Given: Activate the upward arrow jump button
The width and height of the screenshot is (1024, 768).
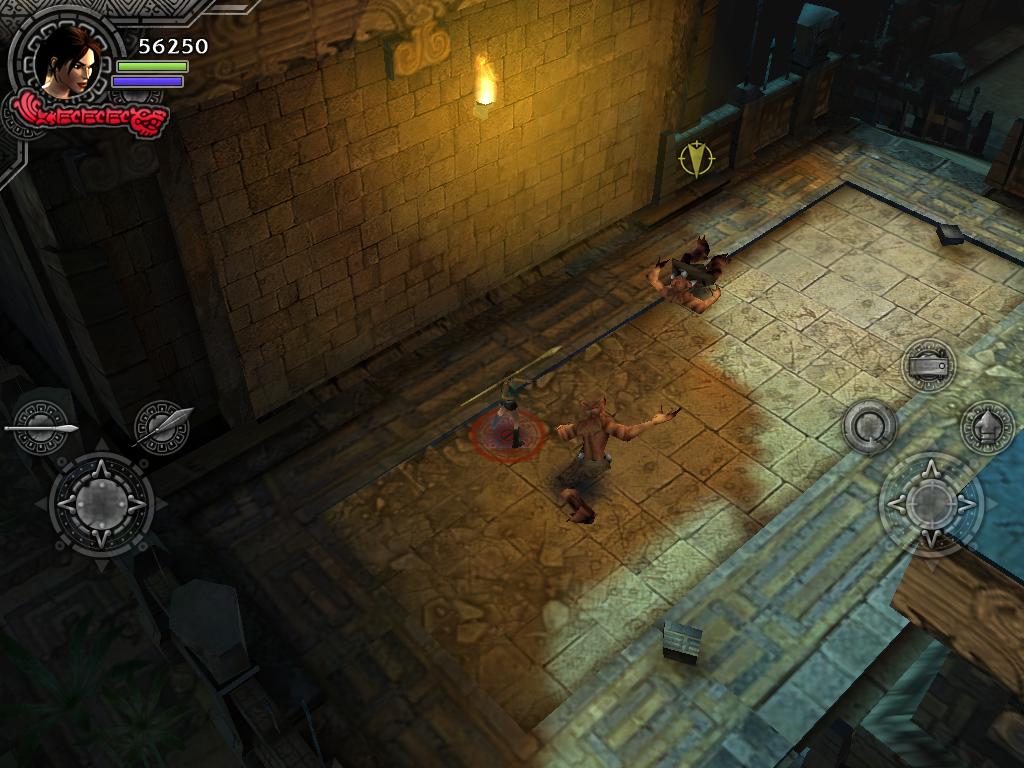Looking at the screenshot, I should 988,427.
